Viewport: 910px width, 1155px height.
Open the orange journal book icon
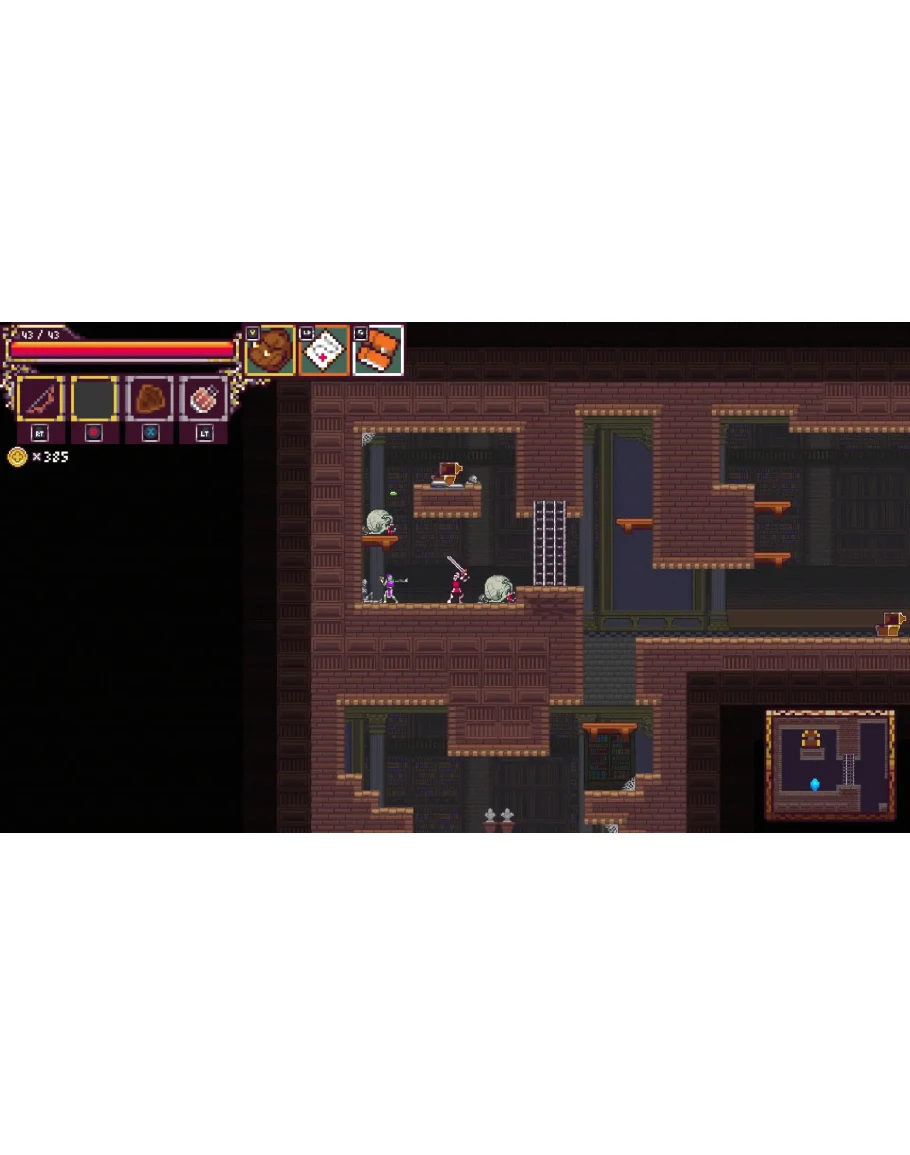(x=378, y=351)
